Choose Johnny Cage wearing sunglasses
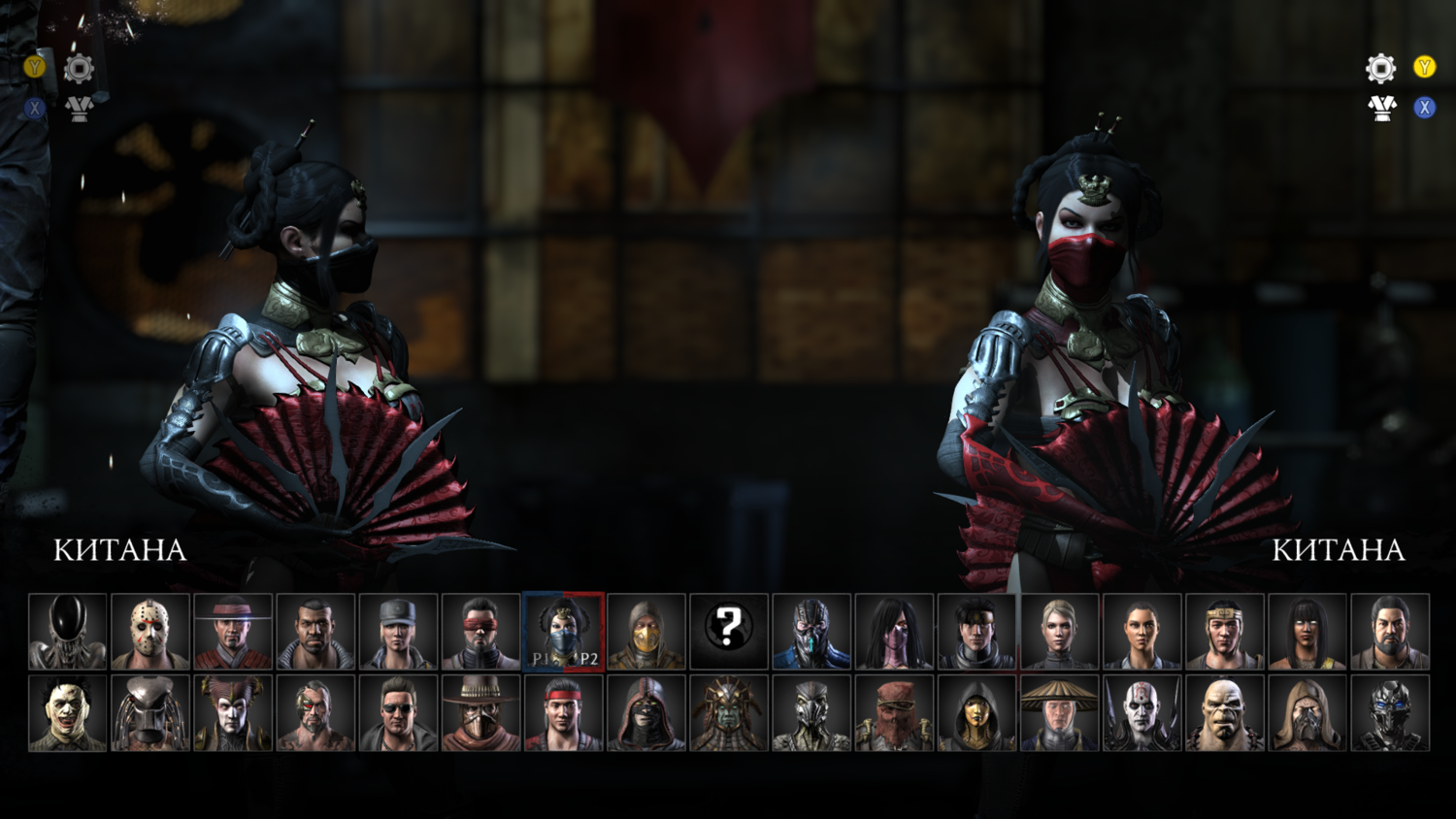This screenshot has width=1456, height=819. tap(398, 714)
